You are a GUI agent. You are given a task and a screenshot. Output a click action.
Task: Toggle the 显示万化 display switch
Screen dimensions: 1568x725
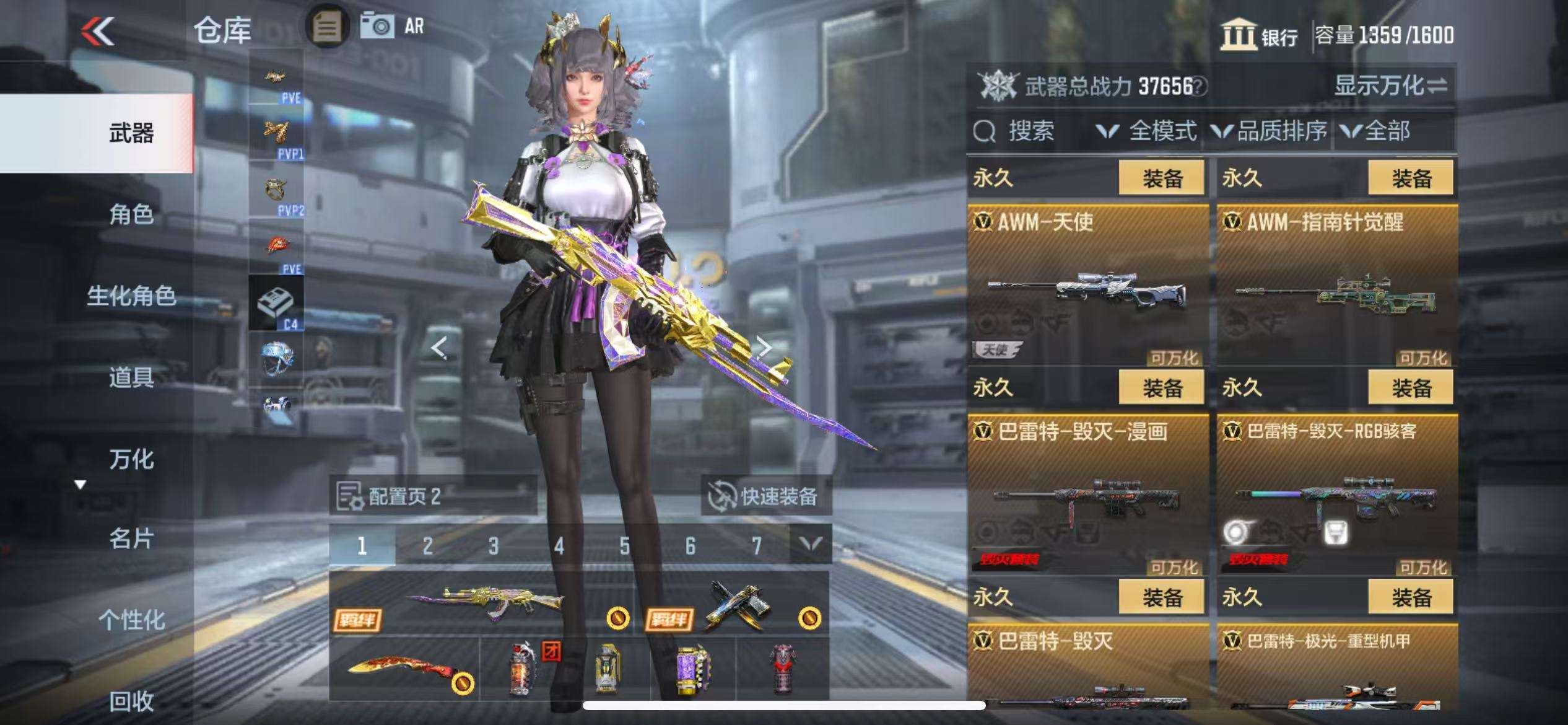point(1391,86)
